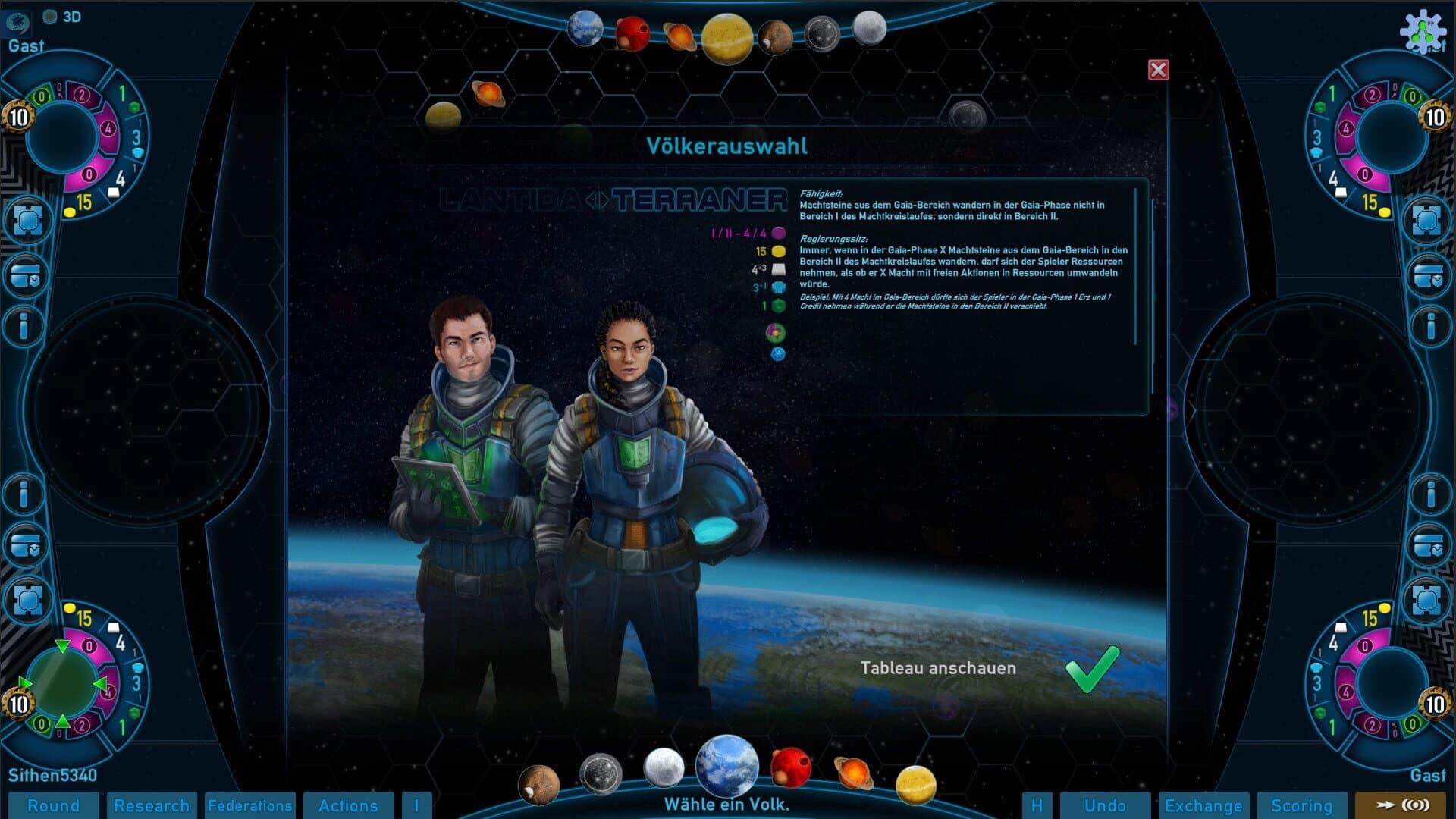
Task: Open the Federations view
Action: coord(250,806)
